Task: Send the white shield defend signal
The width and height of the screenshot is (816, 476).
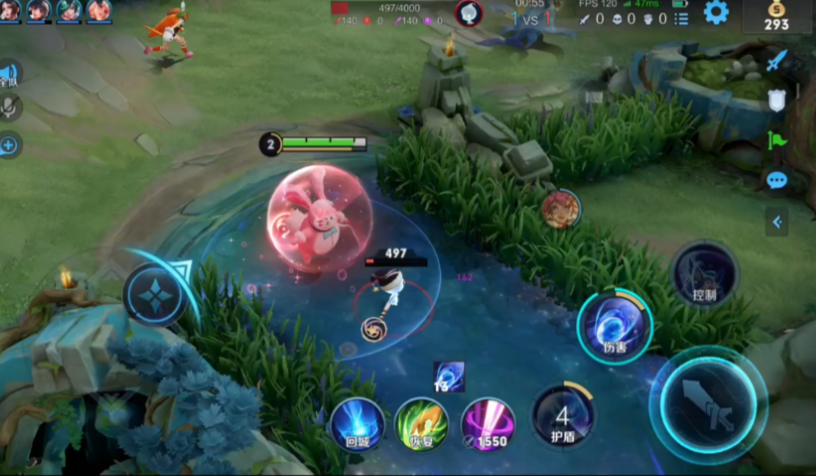Action: pyautogui.click(x=777, y=100)
